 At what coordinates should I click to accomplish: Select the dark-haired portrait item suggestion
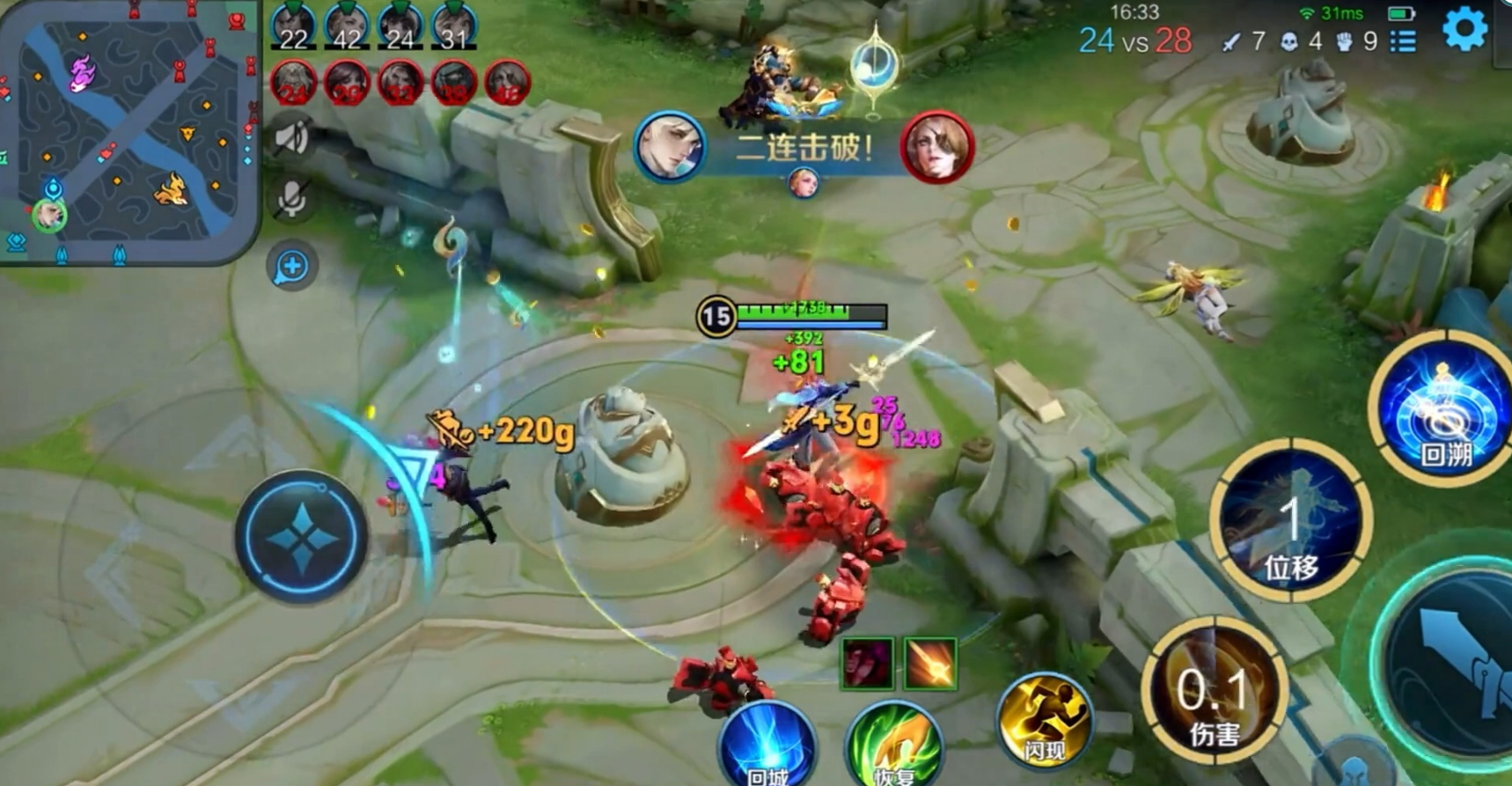pyautogui.click(x=867, y=664)
